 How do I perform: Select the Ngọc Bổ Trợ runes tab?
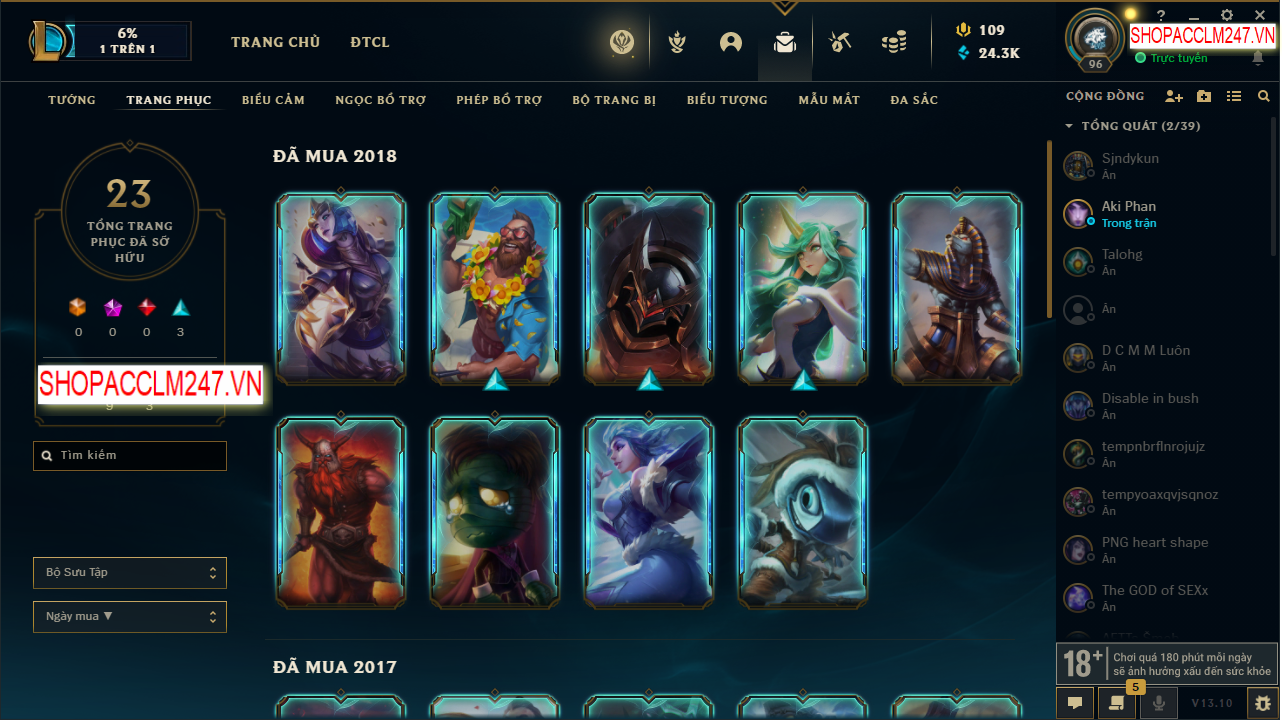380,100
